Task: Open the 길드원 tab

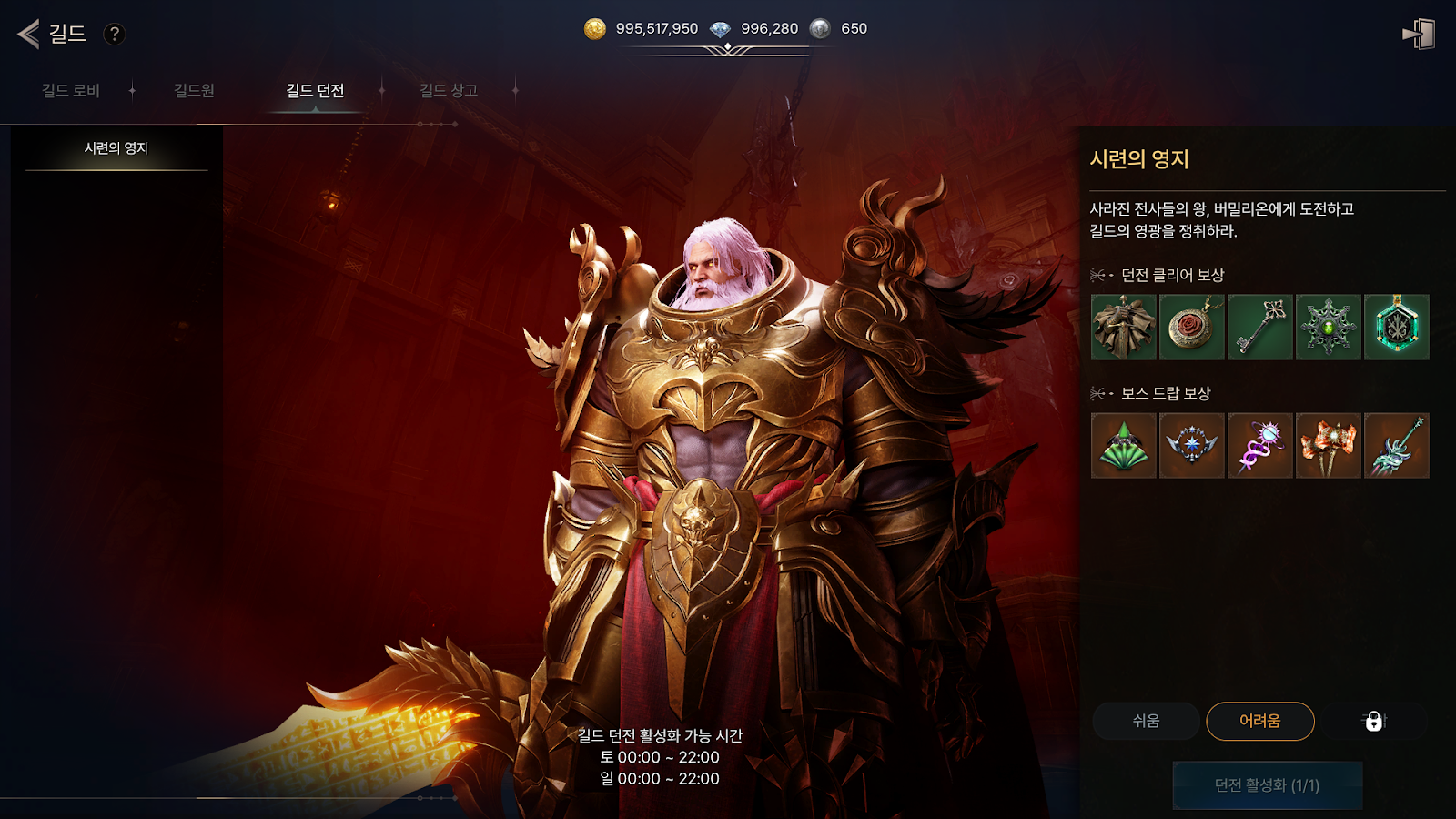Action: 194,90
